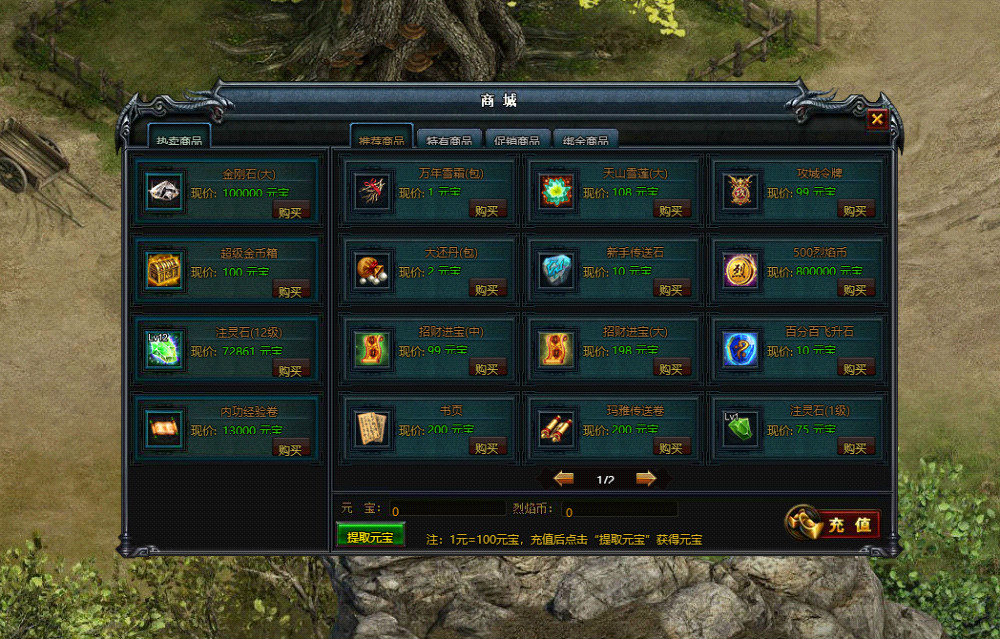Buy the 新手传送石 stone

pos(671,289)
